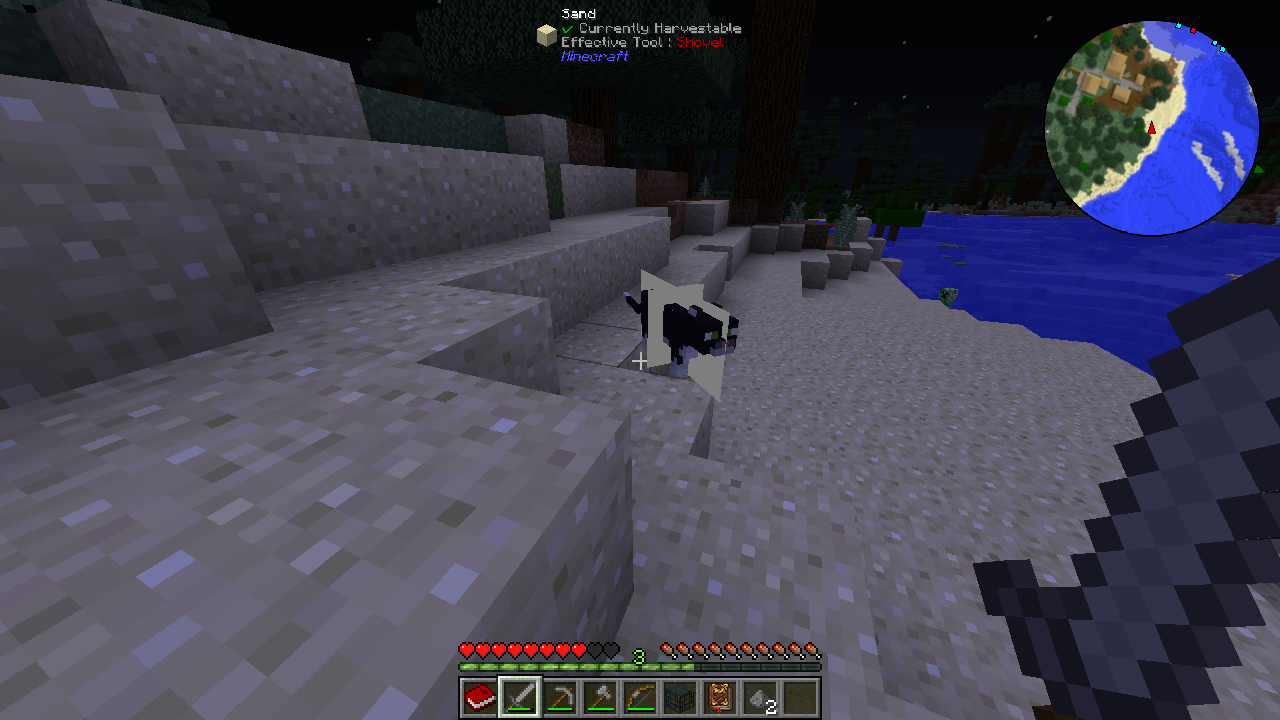Click the circular minimap
The height and width of the screenshot is (720, 1280).
tap(1151, 128)
